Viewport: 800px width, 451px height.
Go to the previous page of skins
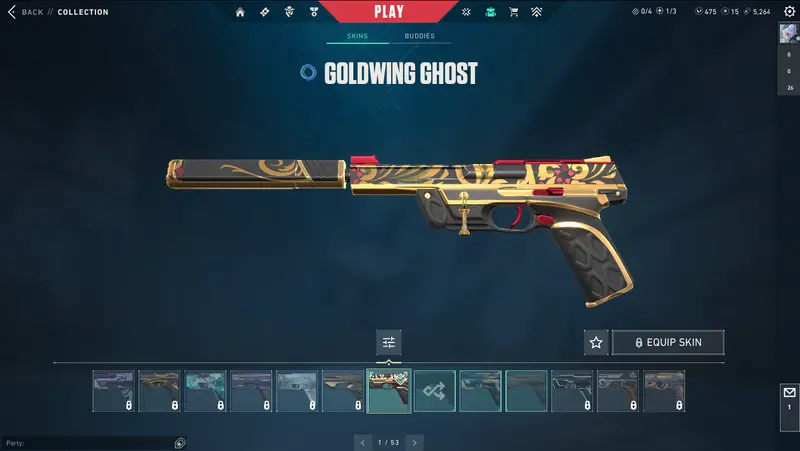[363, 442]
